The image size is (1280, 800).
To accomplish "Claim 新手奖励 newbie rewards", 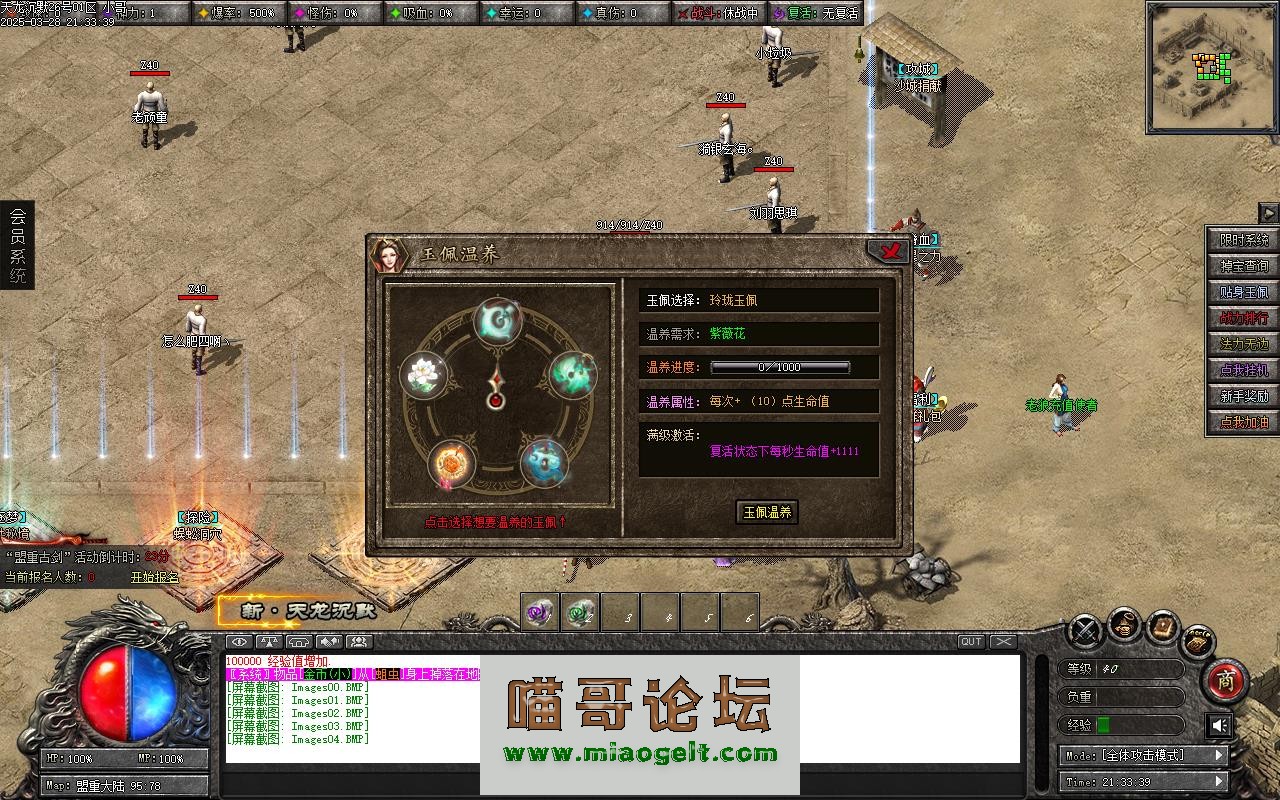I will (1243, 396).
